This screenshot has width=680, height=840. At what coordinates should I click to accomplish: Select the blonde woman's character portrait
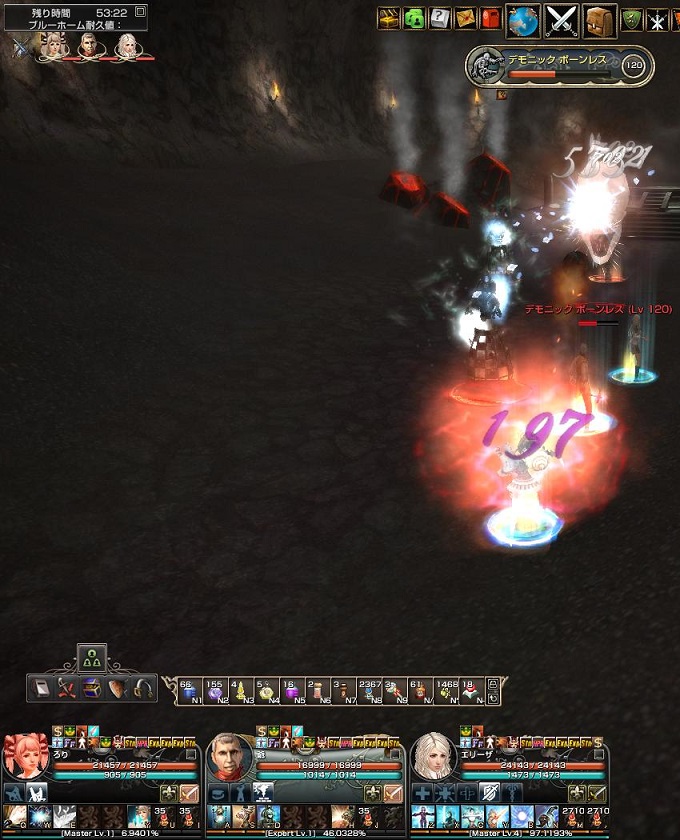click(434, 757)
